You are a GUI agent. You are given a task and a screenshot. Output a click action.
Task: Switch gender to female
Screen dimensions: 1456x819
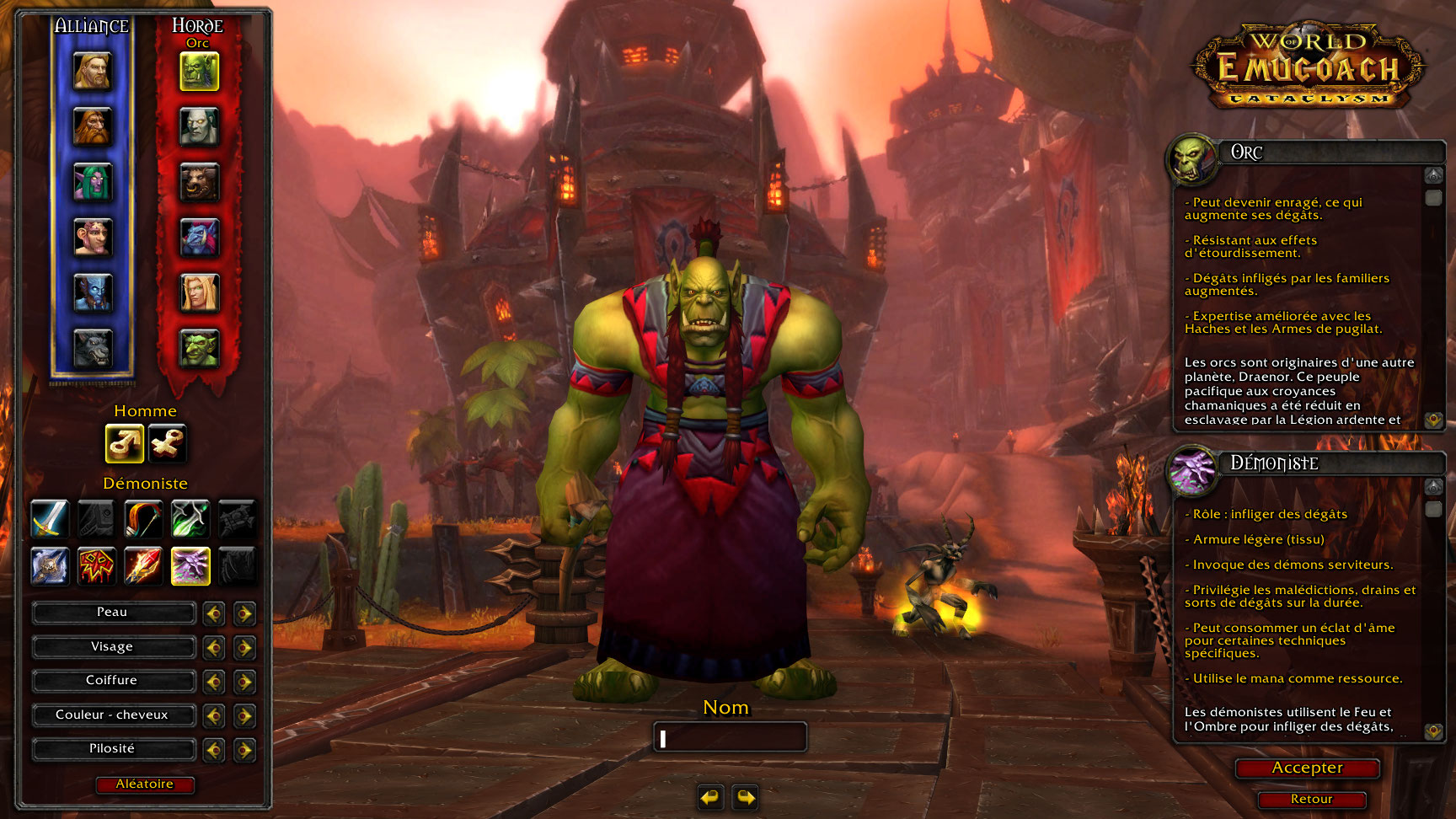167,443
